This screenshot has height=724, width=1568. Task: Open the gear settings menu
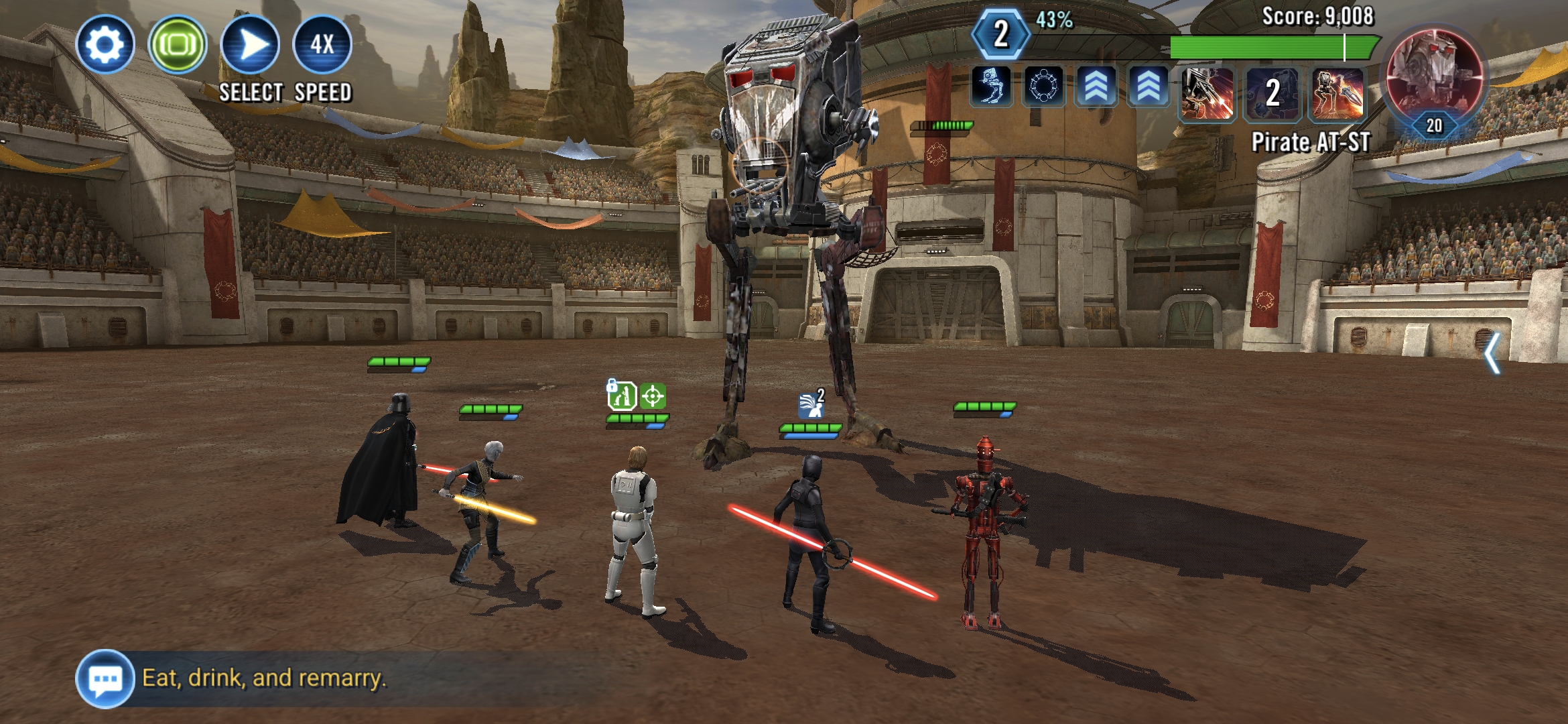pos(105,44)
